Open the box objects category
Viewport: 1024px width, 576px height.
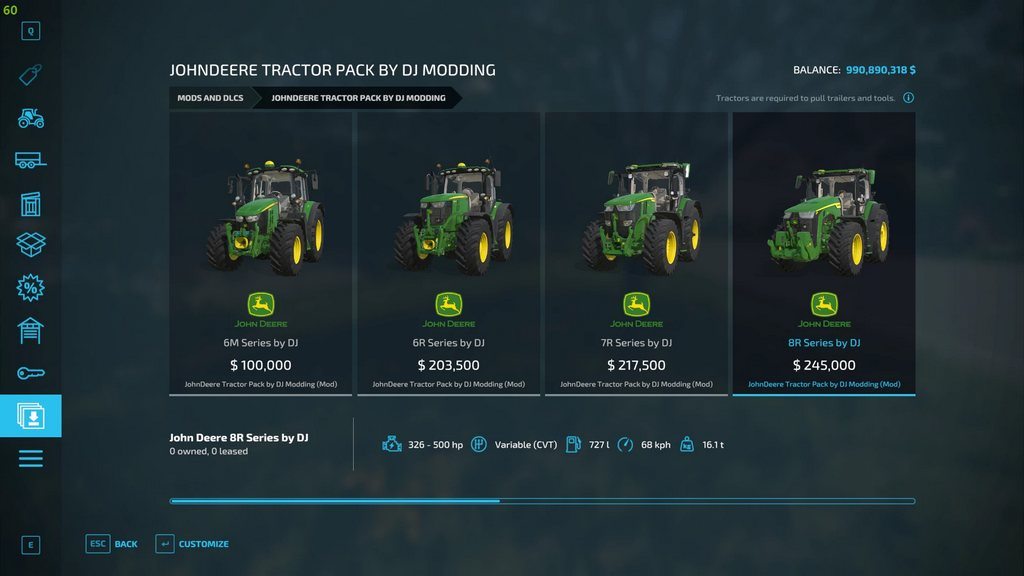pos(31,245)
